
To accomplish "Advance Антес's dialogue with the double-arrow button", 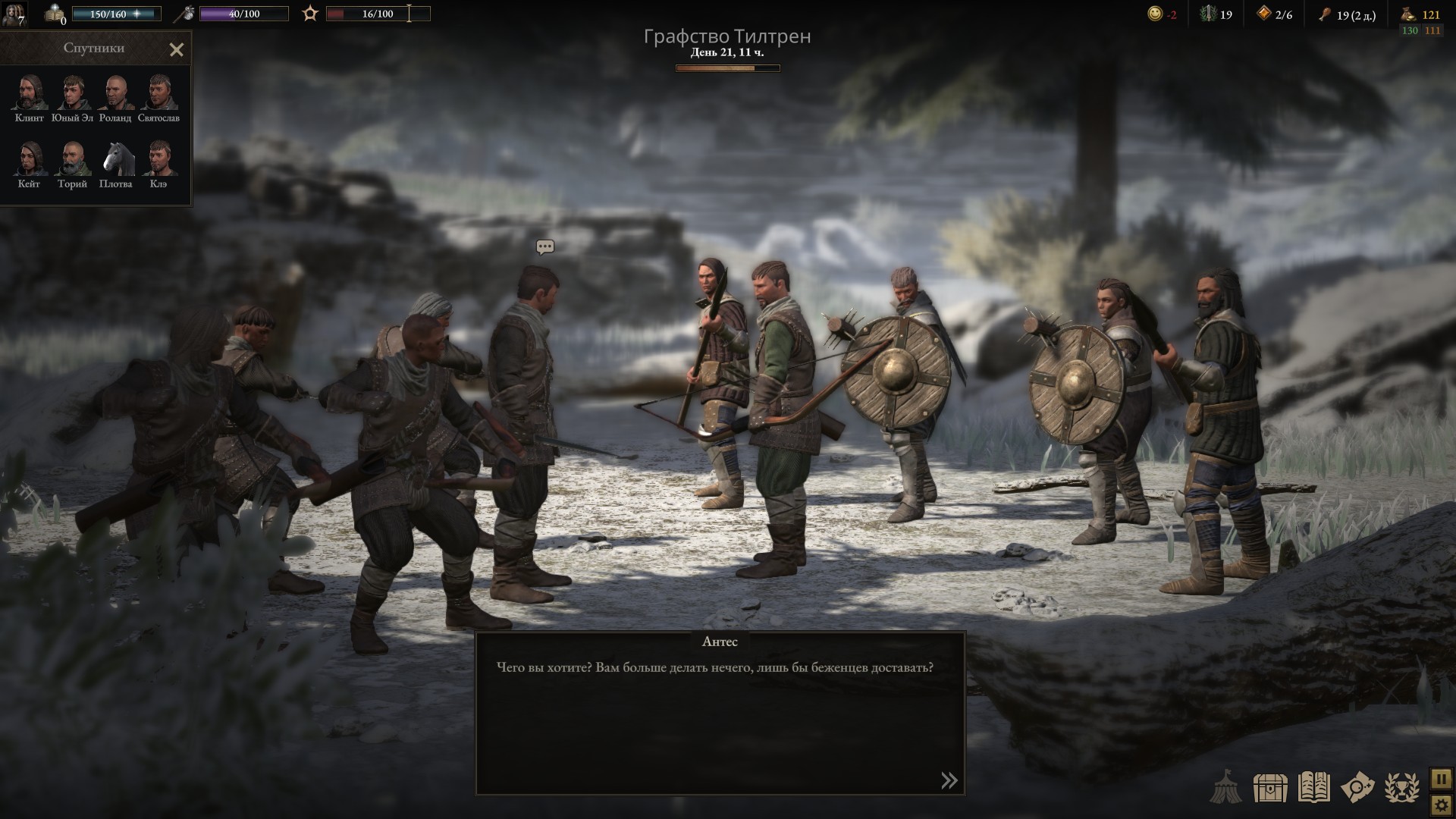I will 949,780.
